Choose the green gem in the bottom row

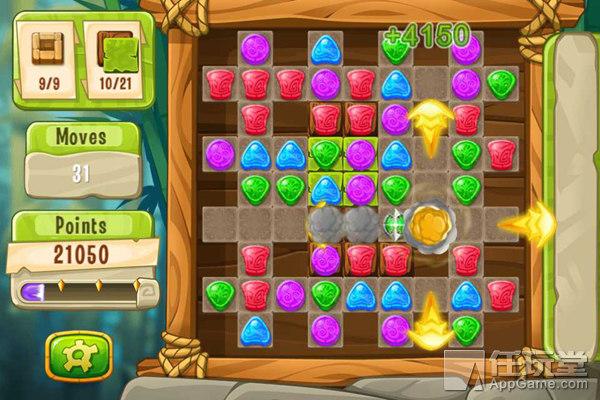466,327
